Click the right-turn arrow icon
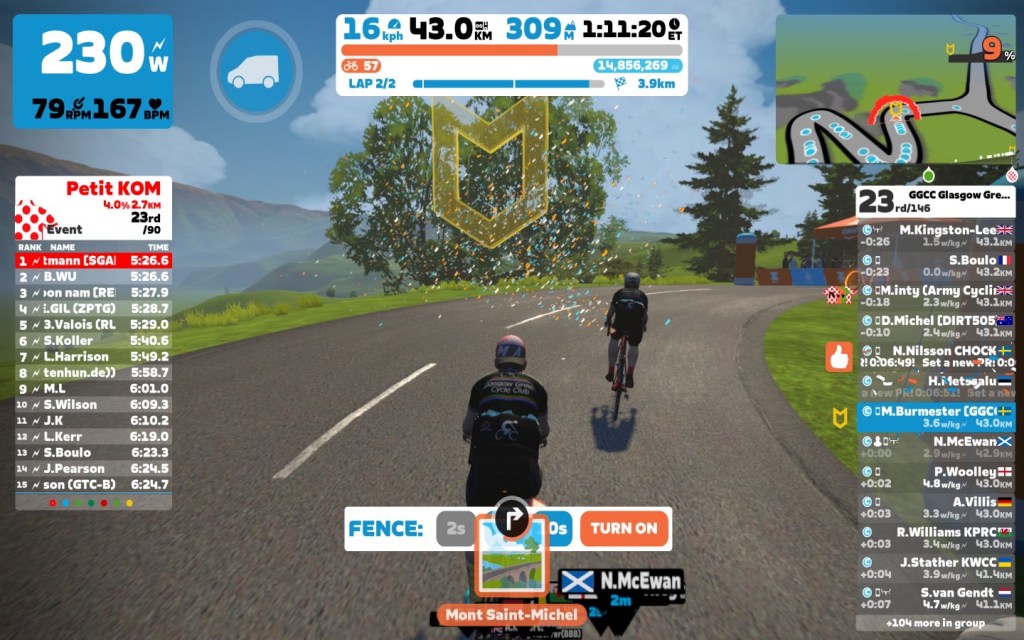 [x=512, y=516]
